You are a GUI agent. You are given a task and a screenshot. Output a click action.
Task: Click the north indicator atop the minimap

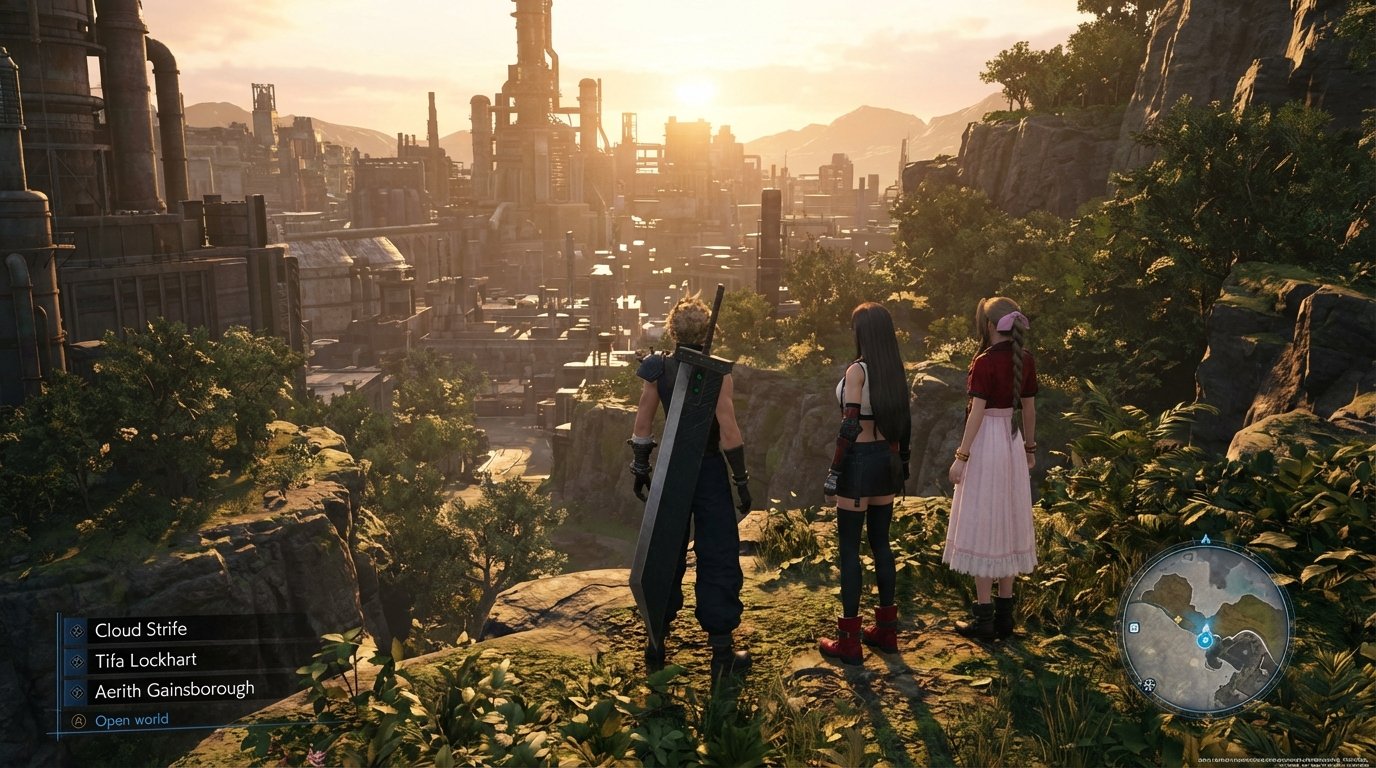click(x=1206, y=539)
